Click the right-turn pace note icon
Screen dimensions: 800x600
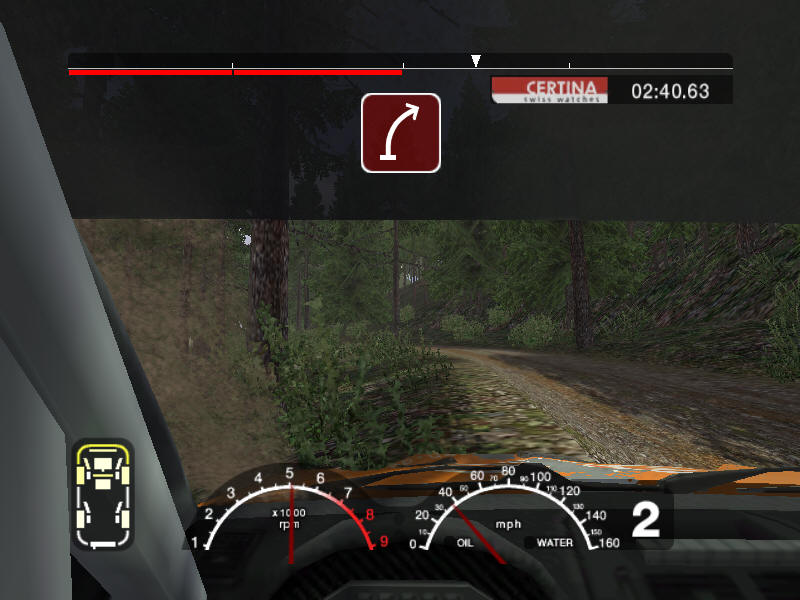[x=401, y=132]
